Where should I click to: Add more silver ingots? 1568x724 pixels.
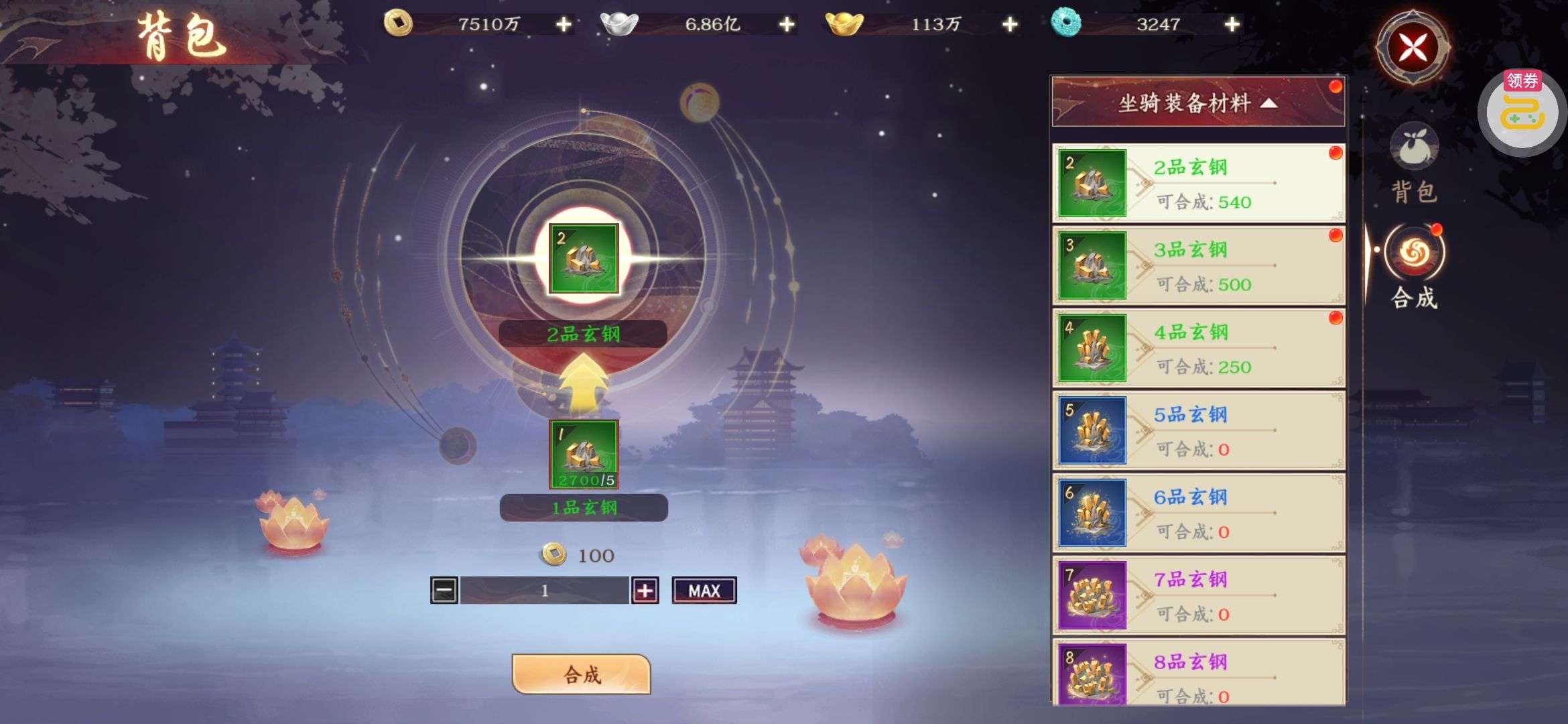pos(787,25)
